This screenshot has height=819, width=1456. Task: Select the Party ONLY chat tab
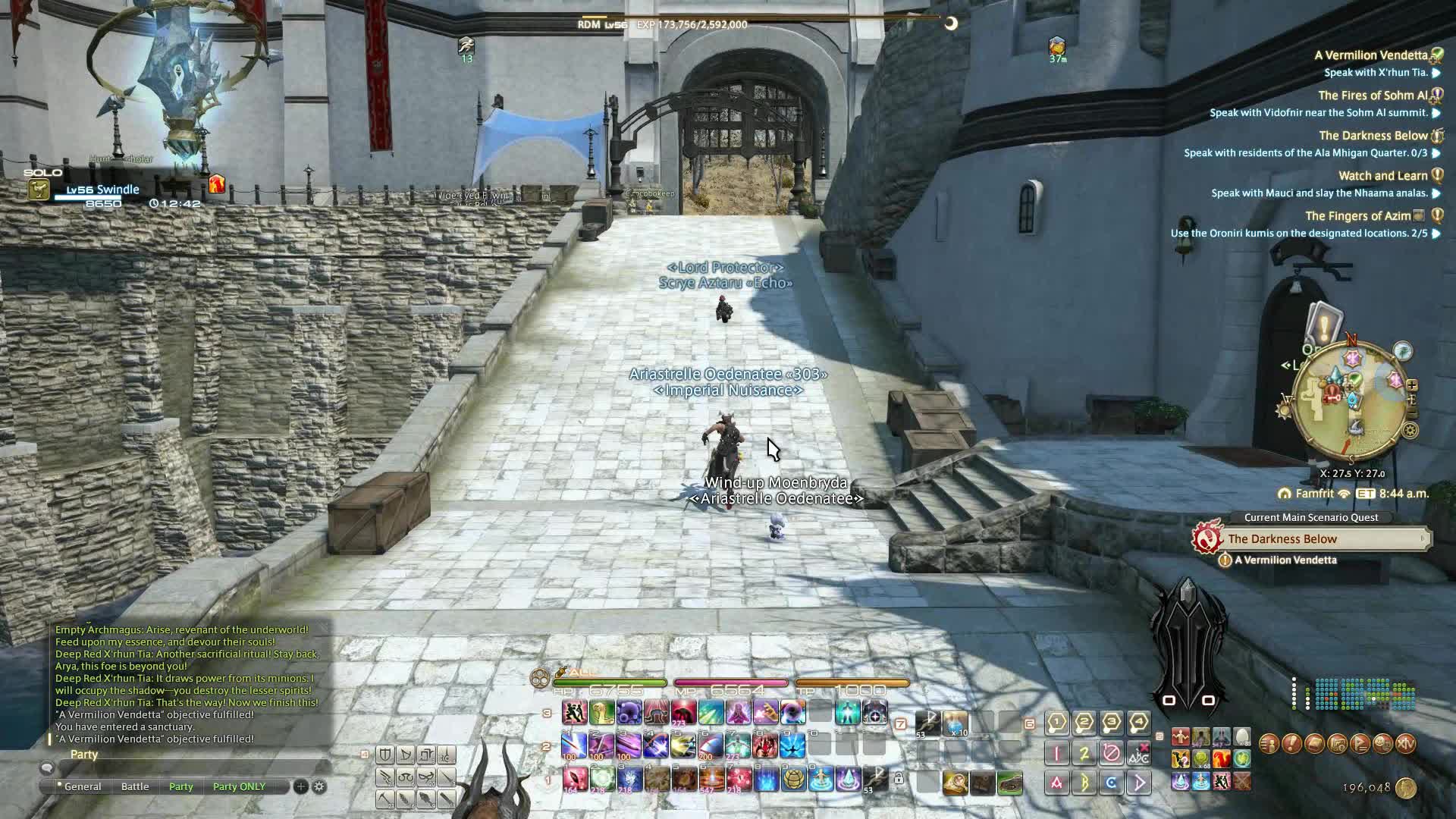coord(239,786)
